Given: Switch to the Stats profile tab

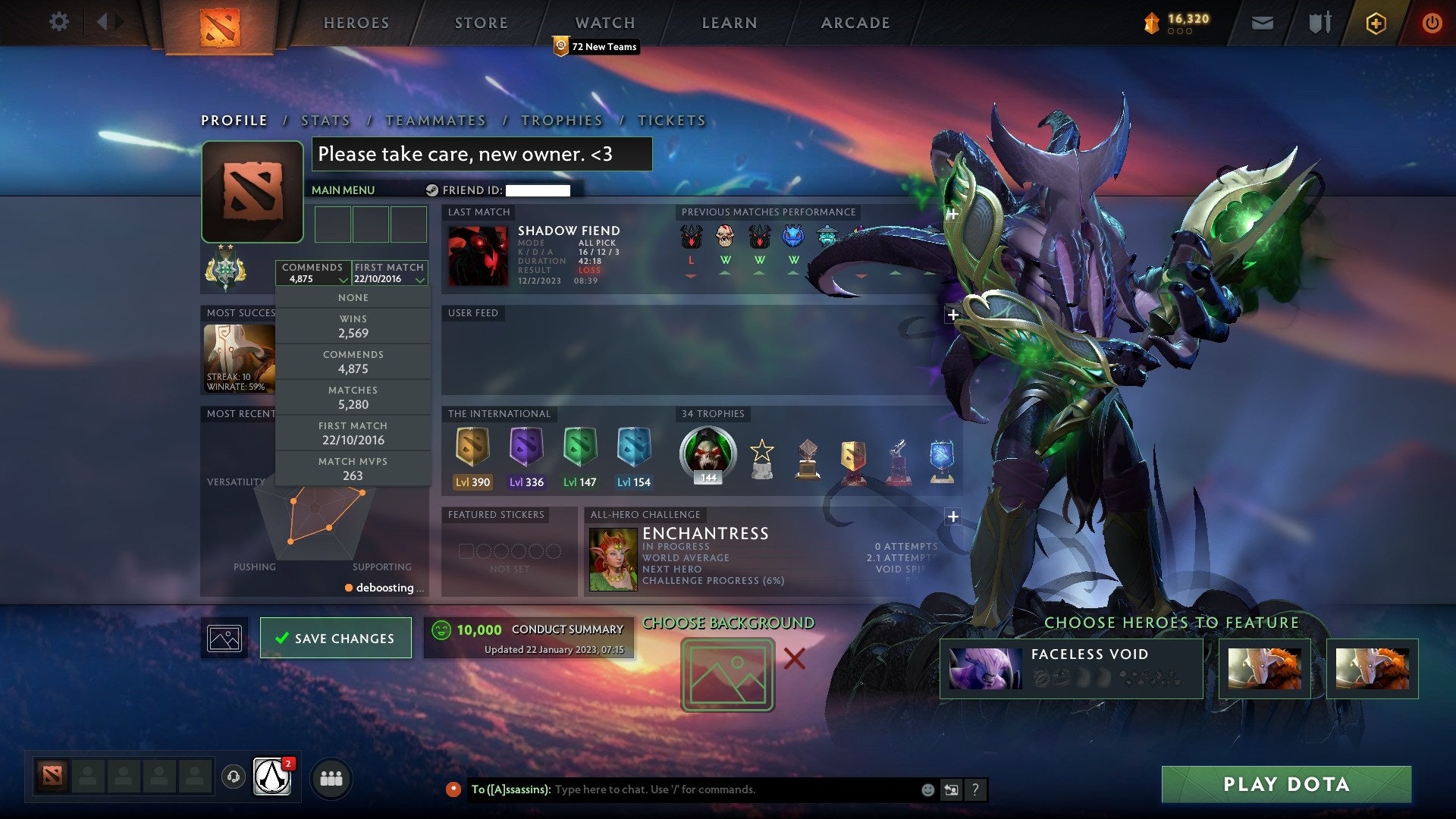Looking at the screenshot, I should click(325, 121).
